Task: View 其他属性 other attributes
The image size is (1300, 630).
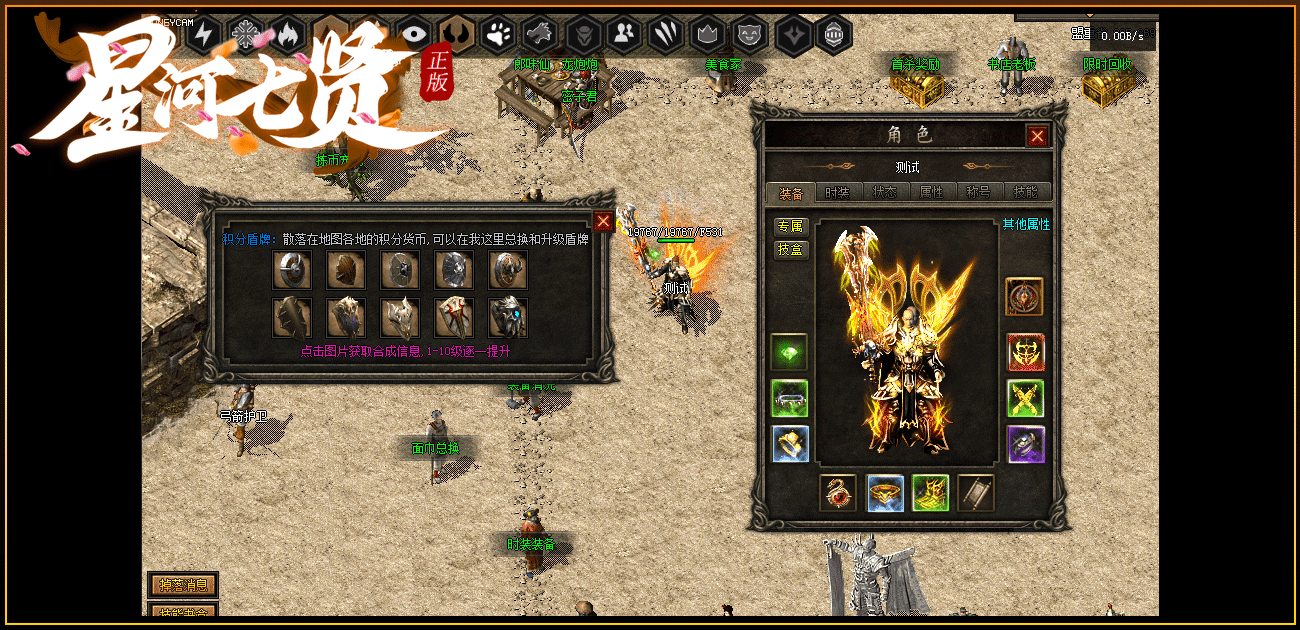Action: (1026, 225)
